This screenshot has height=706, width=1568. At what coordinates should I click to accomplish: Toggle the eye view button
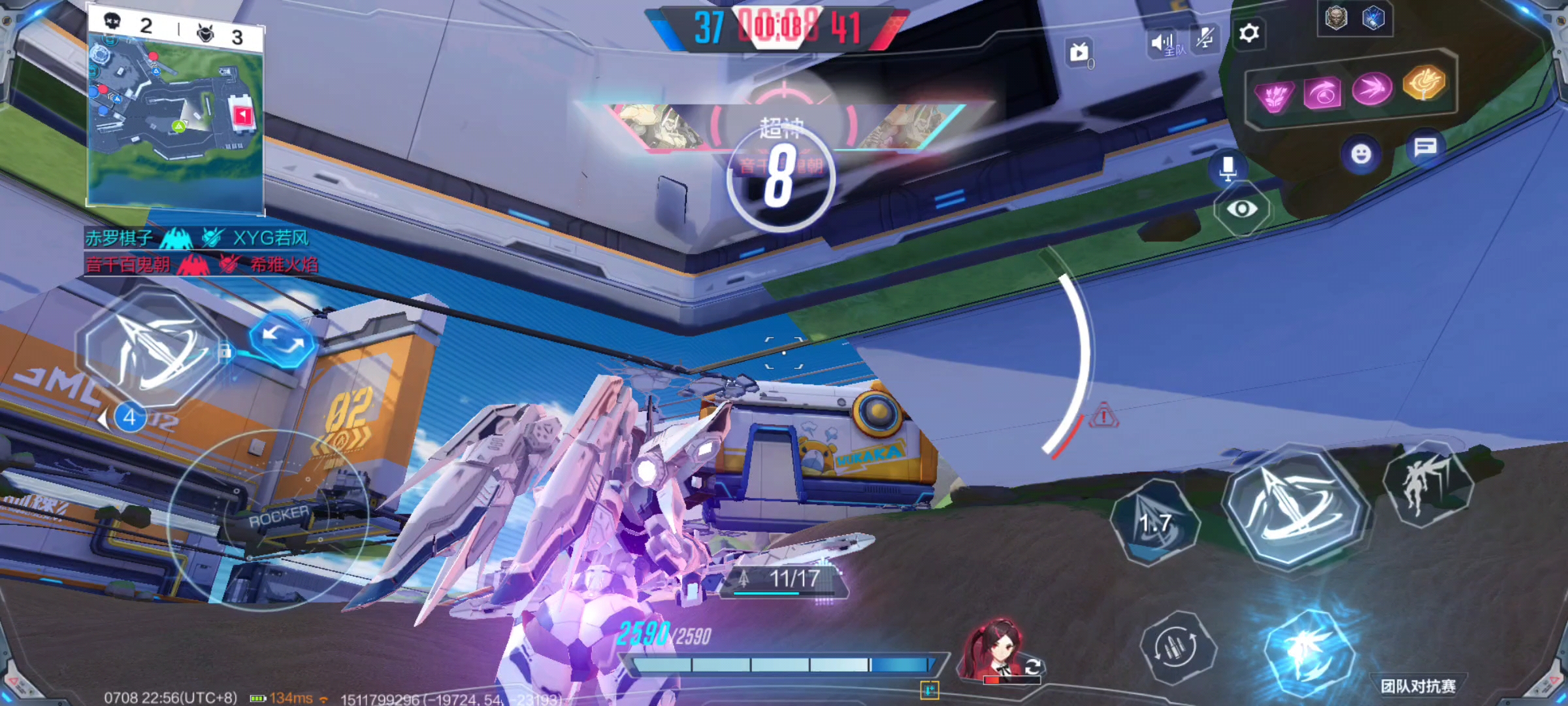pos(1242,209)
